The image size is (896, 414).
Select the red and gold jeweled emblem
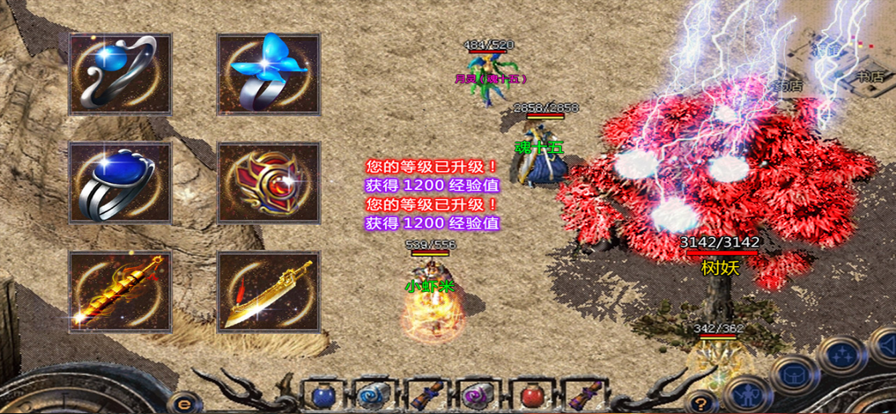(268, 182)
